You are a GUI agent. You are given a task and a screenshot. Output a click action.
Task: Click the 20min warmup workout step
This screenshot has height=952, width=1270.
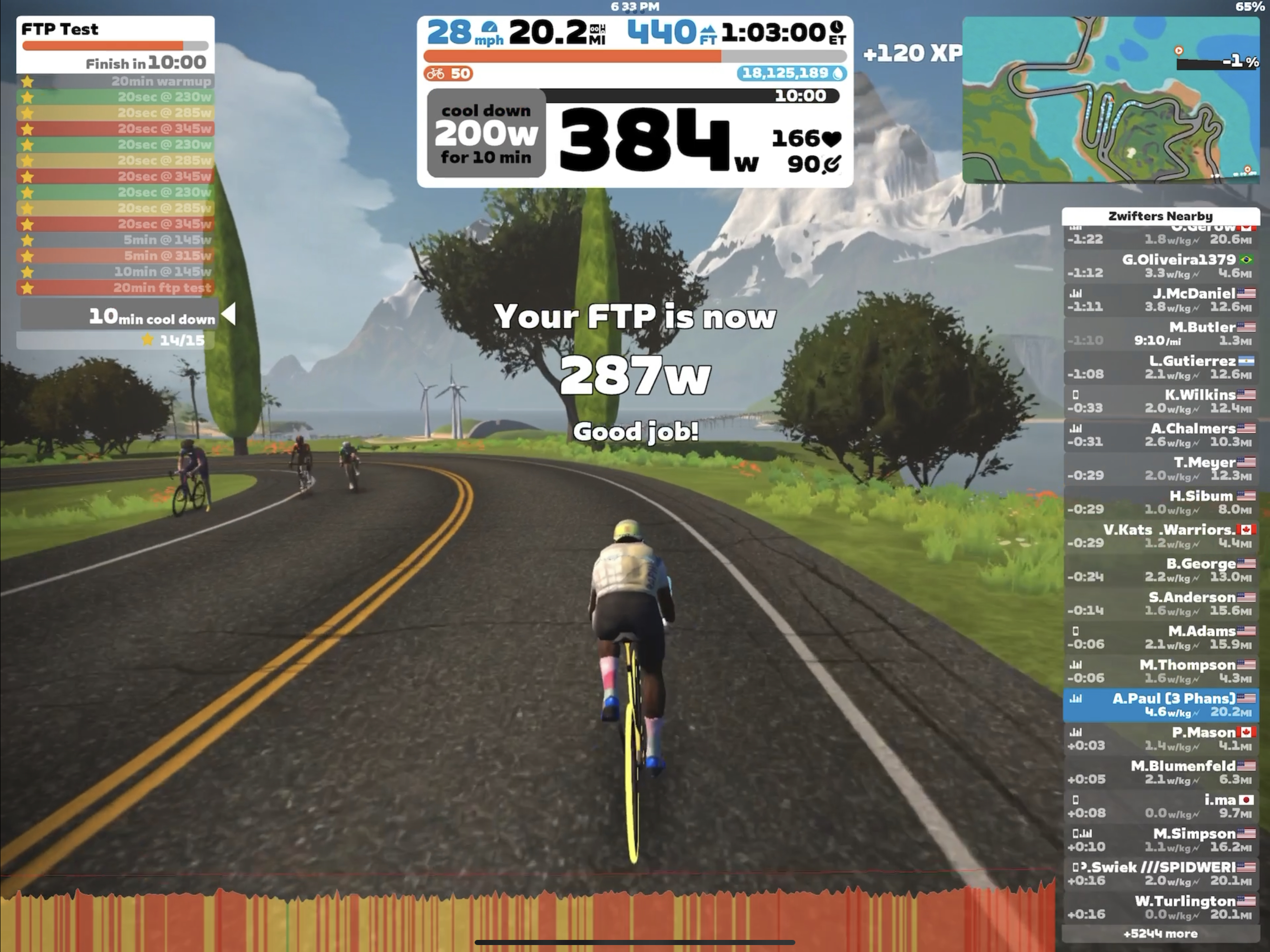[x=115, y=81]
